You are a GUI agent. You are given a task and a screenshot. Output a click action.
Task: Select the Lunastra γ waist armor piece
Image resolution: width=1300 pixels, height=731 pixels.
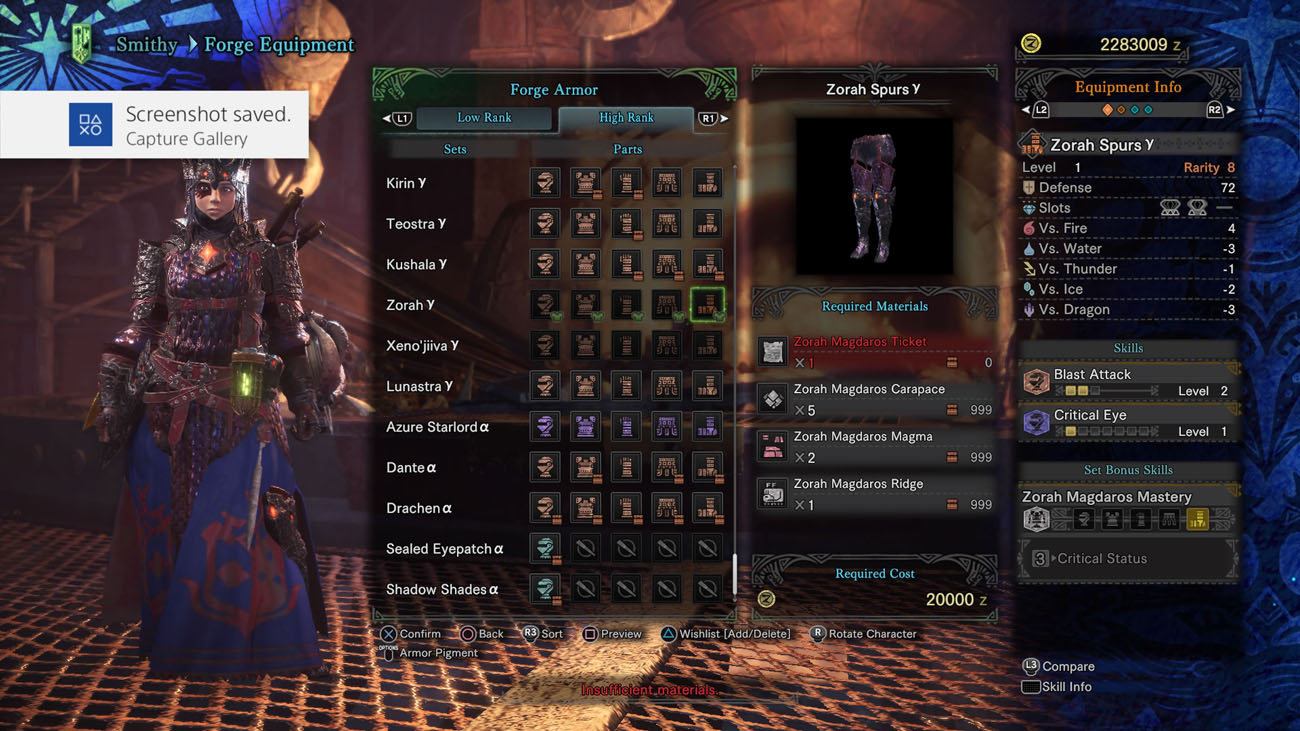click(667, 386)
